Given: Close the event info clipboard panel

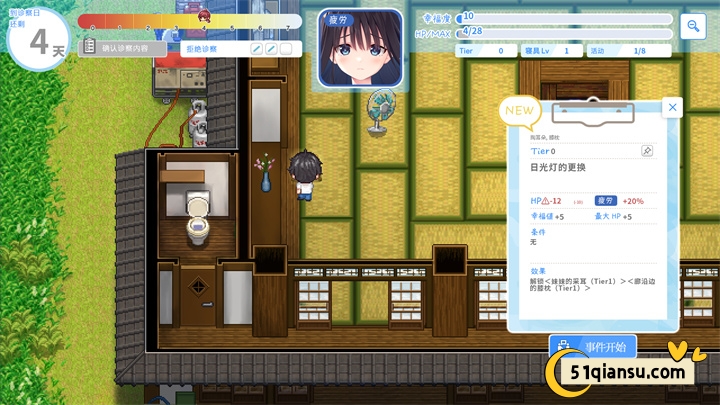Looking at the screenshot, I should [x=673, y=107].
